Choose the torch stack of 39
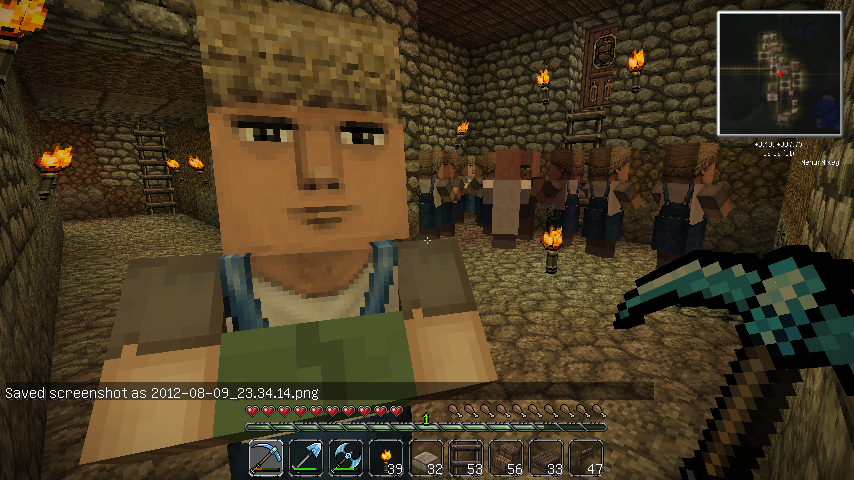Image resolution: width=854 pixels, height=480 pixels. tap(387, 458)
